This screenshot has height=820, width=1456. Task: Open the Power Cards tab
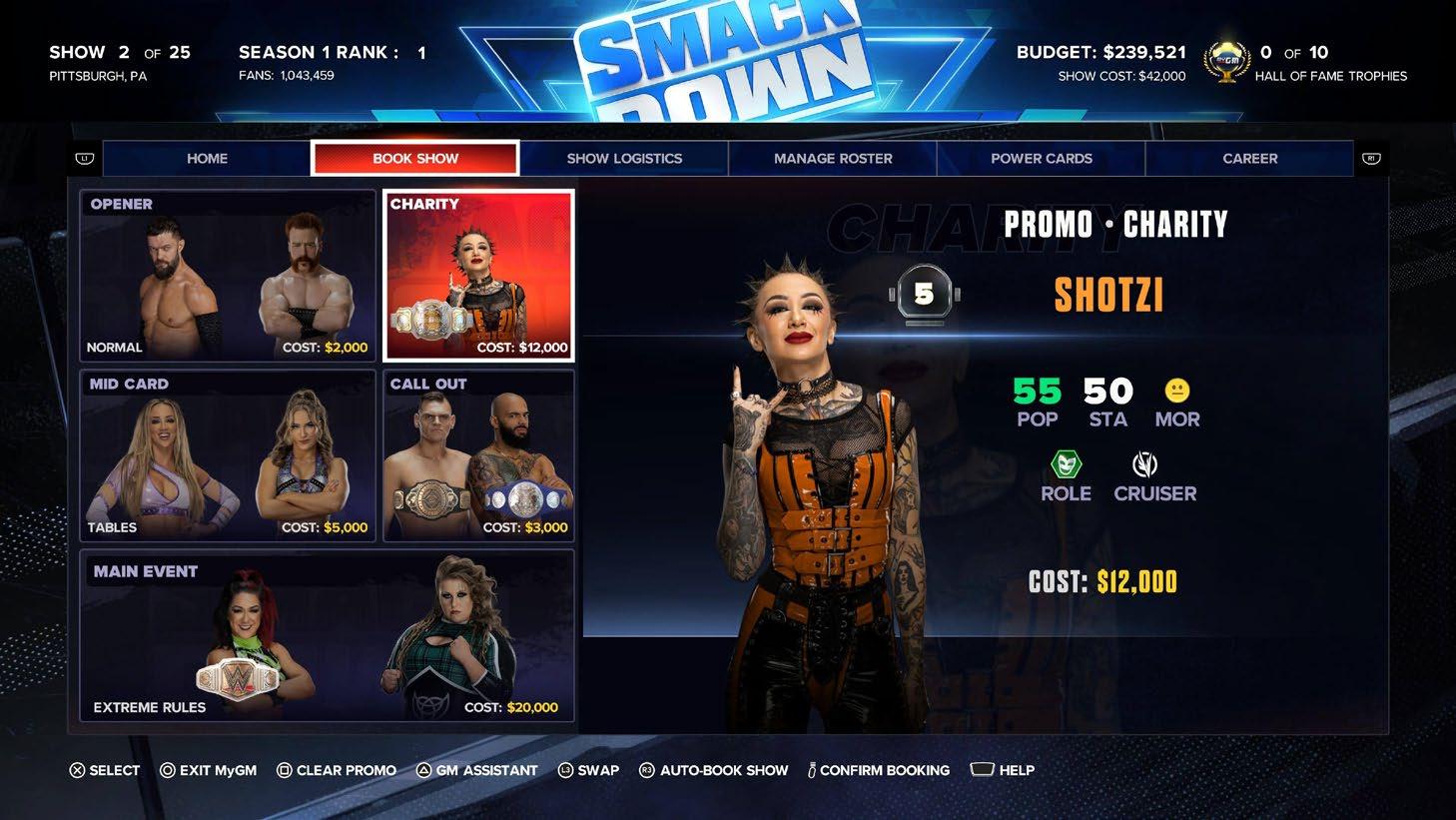[x=1041, y=158]
